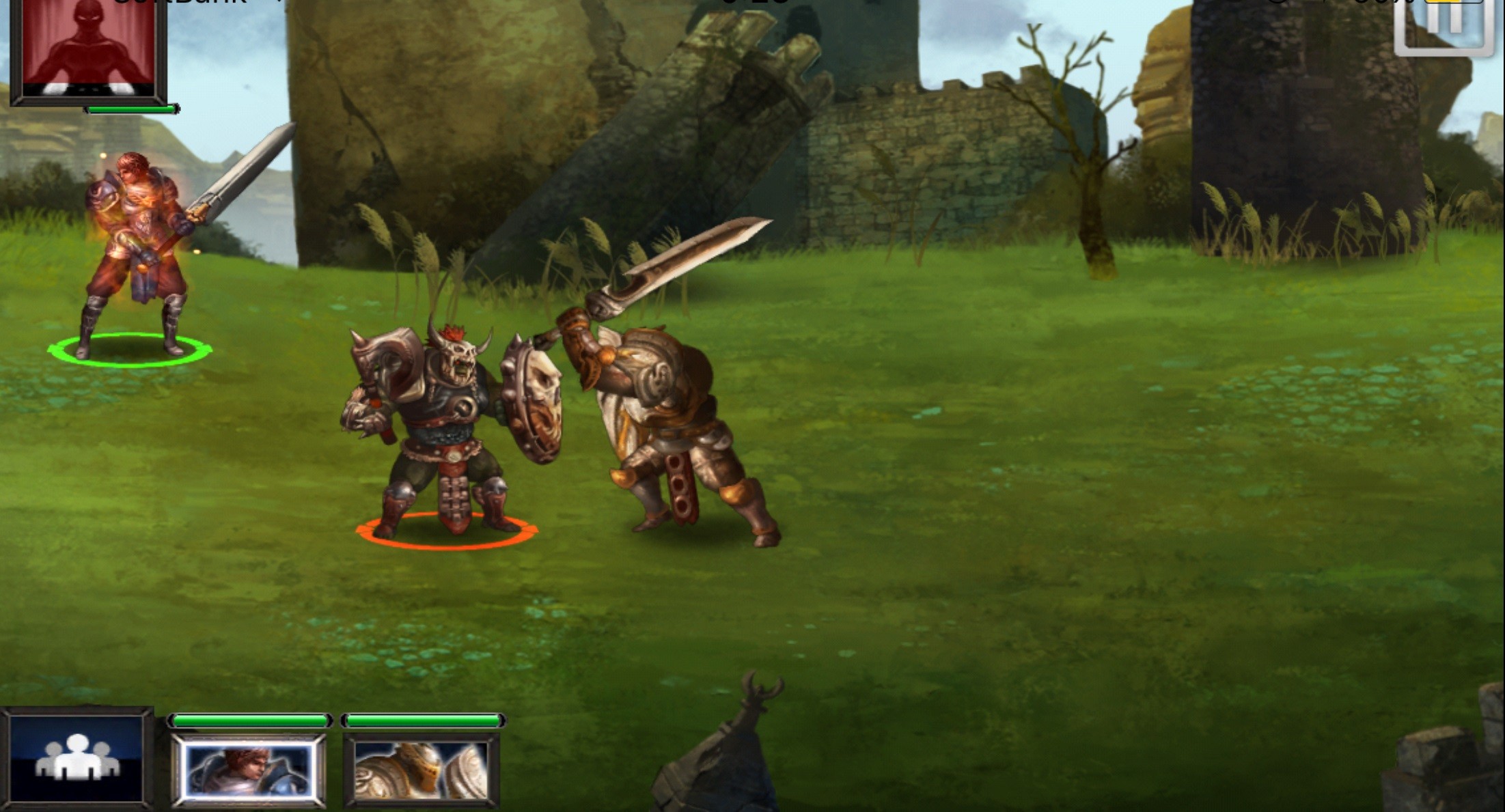The height and width of the screenshot is (812, 1505).
Task: Select the red-haired swordsman hero portrait
Action: (248, 771)
